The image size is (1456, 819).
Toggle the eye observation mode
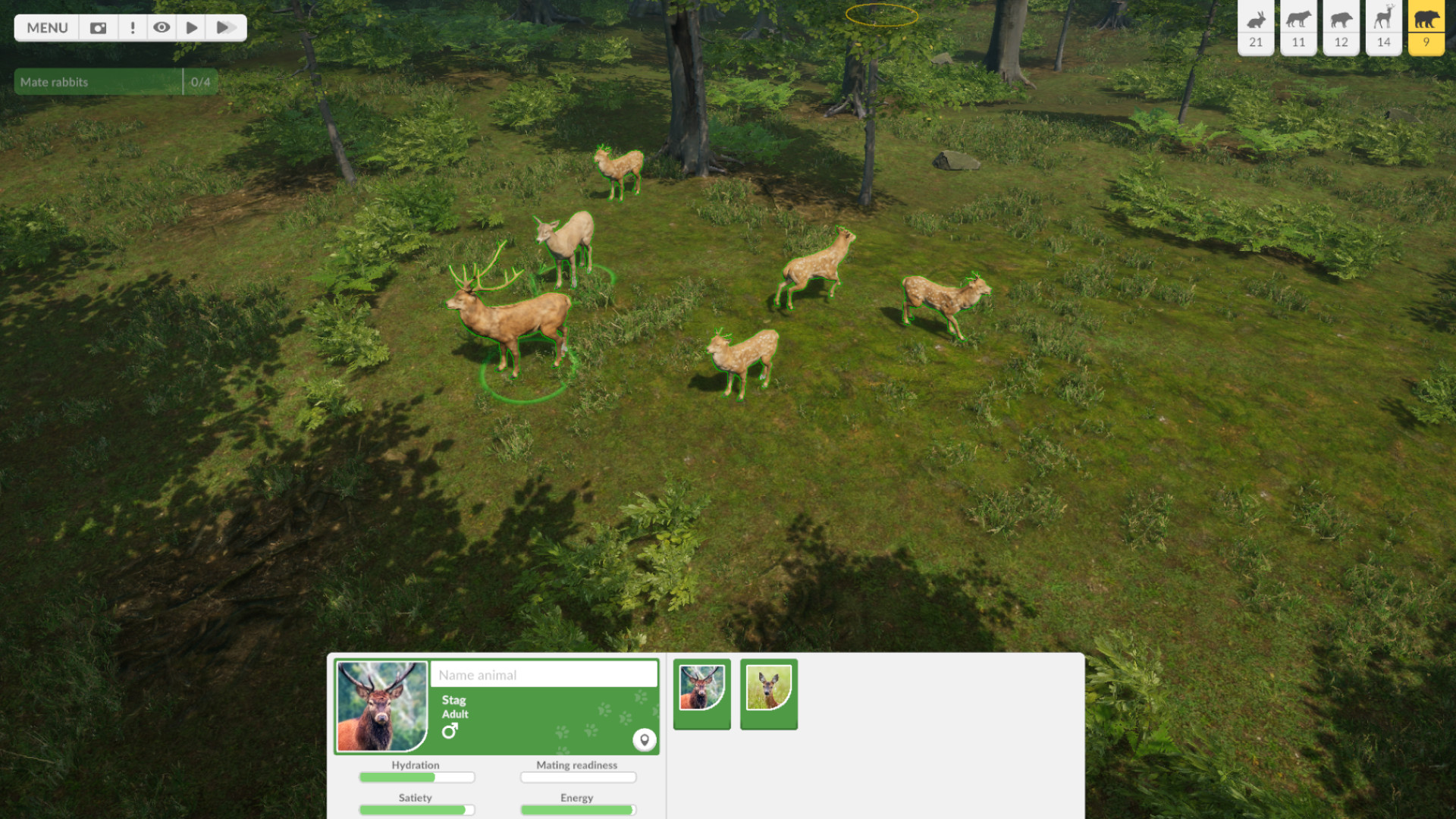tap(162, 27)
